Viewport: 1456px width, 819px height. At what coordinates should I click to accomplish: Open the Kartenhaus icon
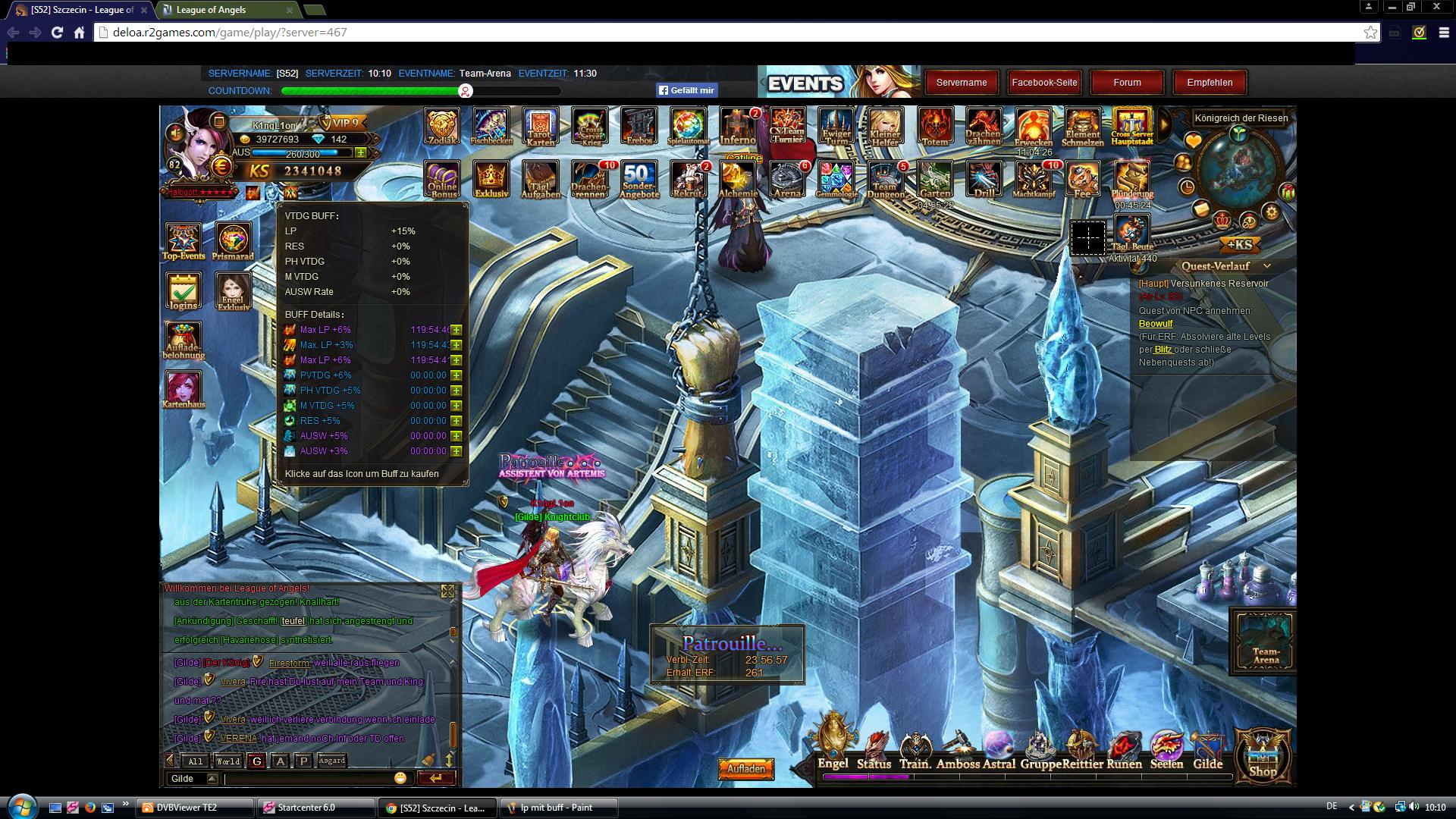pos(184,389)
